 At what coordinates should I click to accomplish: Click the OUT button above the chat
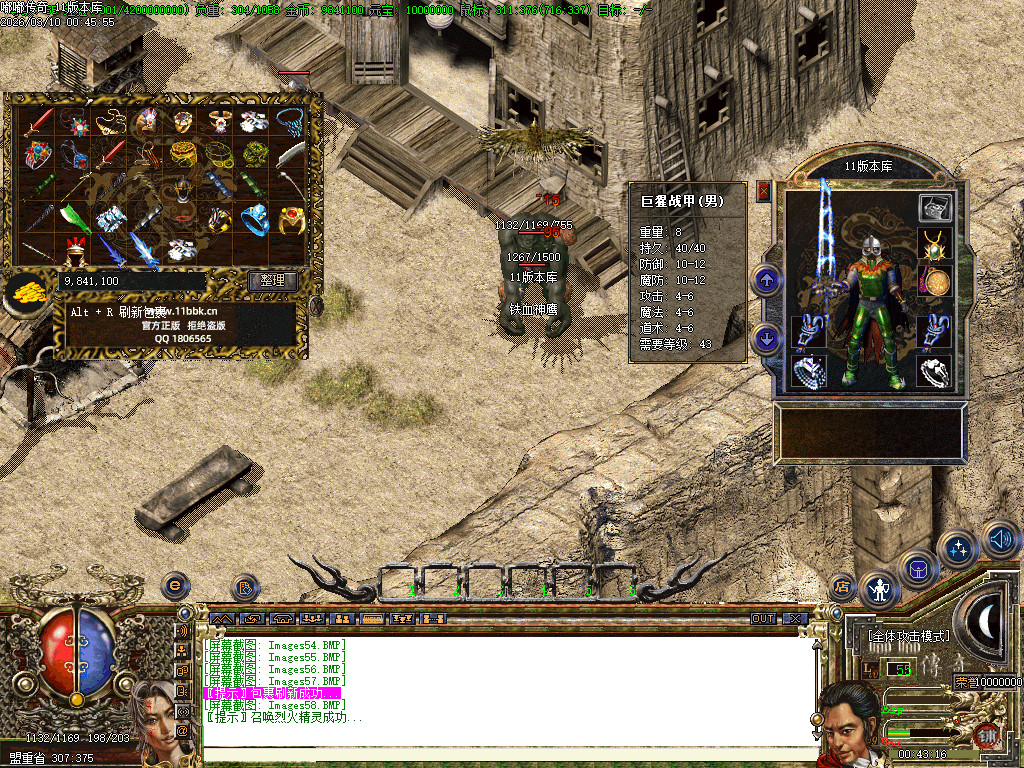pos(763,619)
